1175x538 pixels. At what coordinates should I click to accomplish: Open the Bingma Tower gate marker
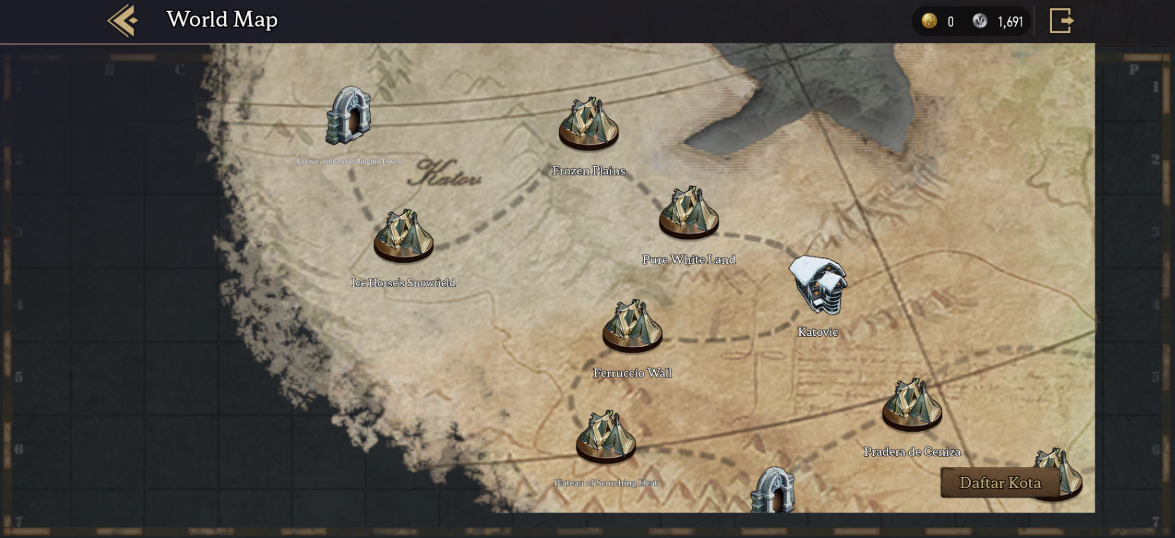pos(348,116)
